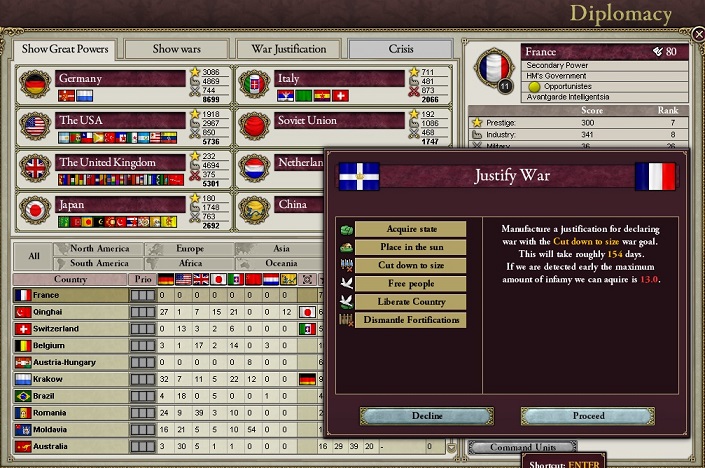This screenshot has height=468, width=705.
Task: Choose Dismantle Fortifications war goal
Action: (x=410, y=320)
